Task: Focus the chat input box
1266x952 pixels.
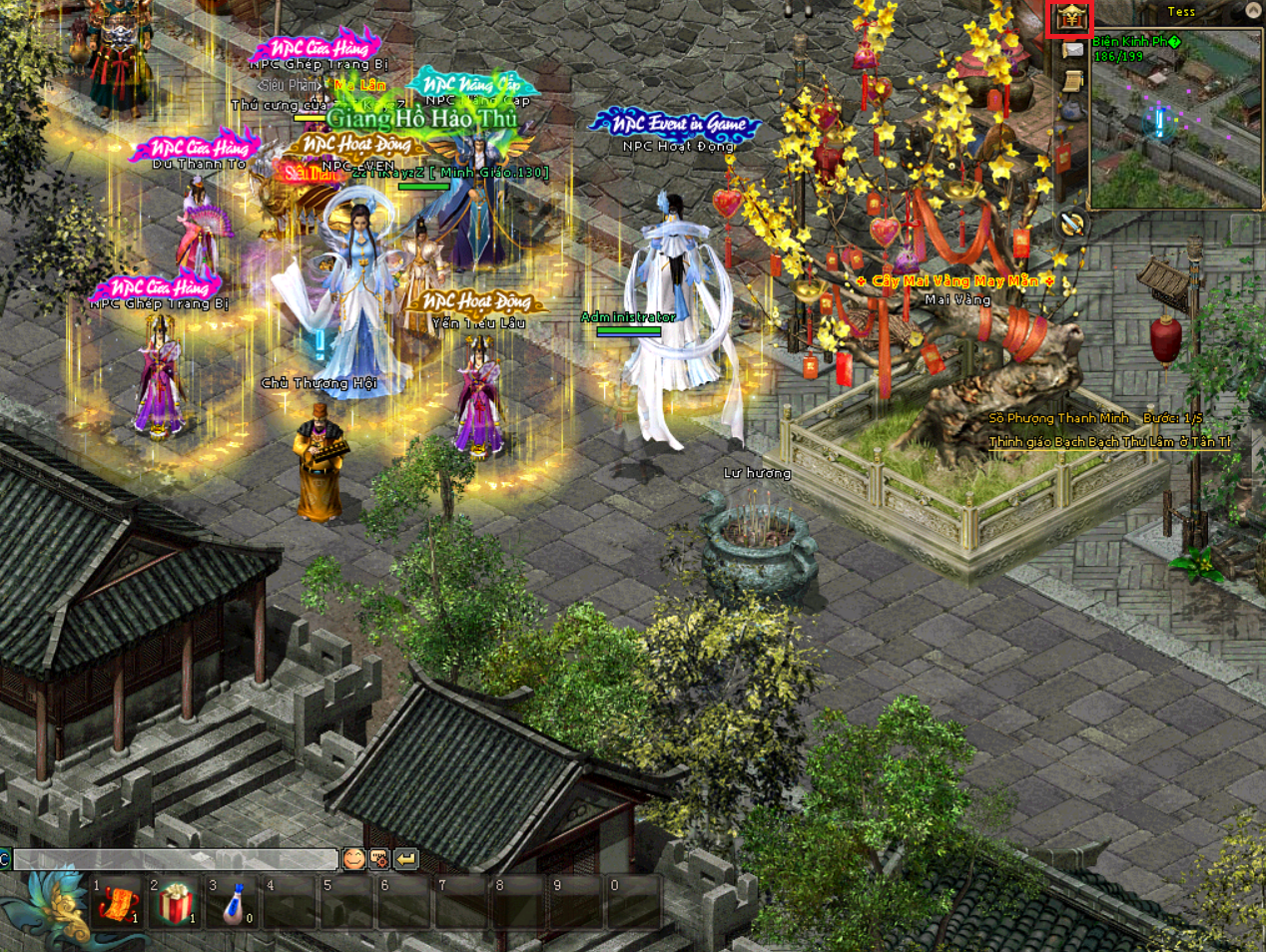Action: click(176, 859)
